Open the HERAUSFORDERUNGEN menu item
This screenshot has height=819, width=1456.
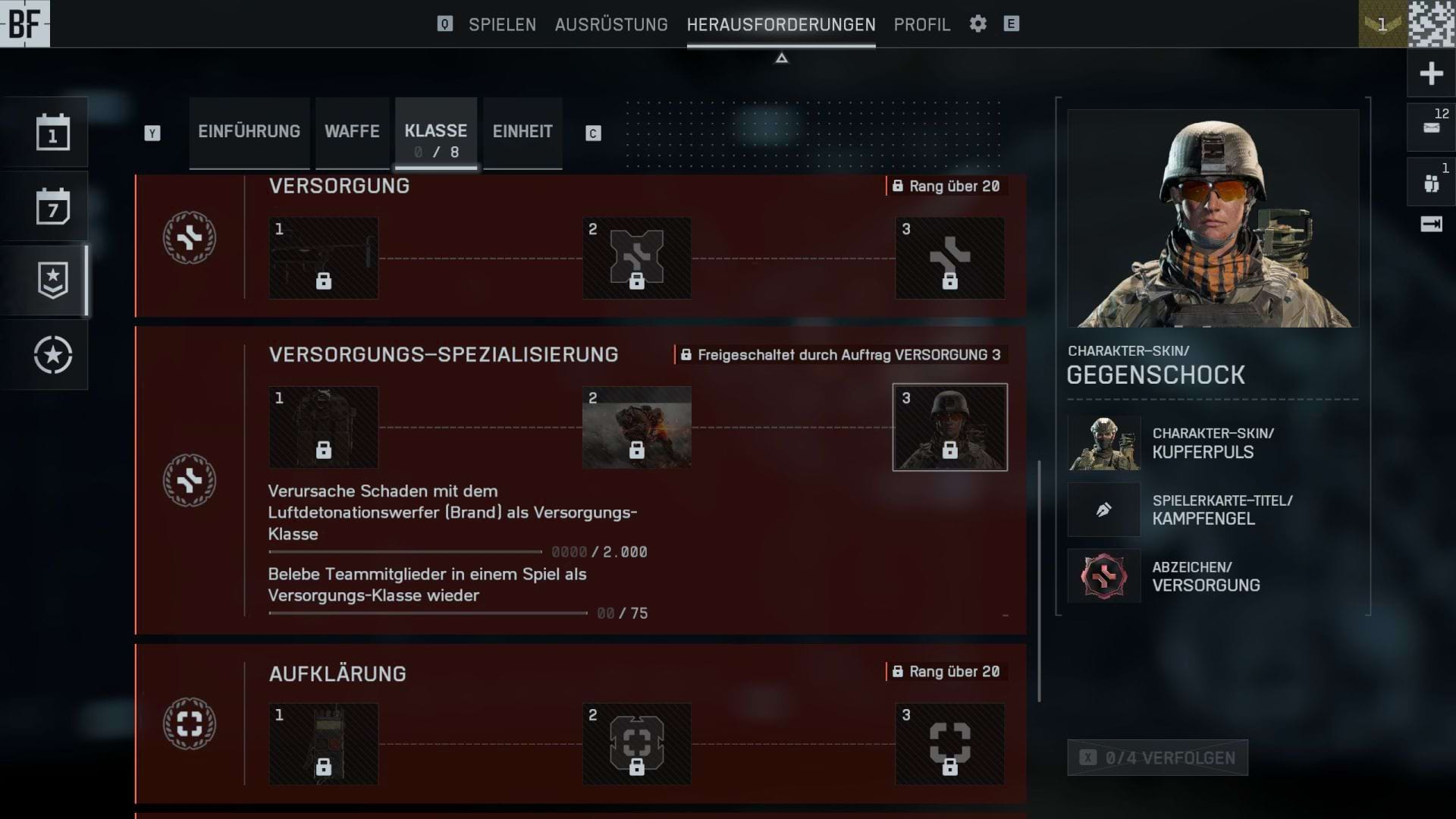781,24
